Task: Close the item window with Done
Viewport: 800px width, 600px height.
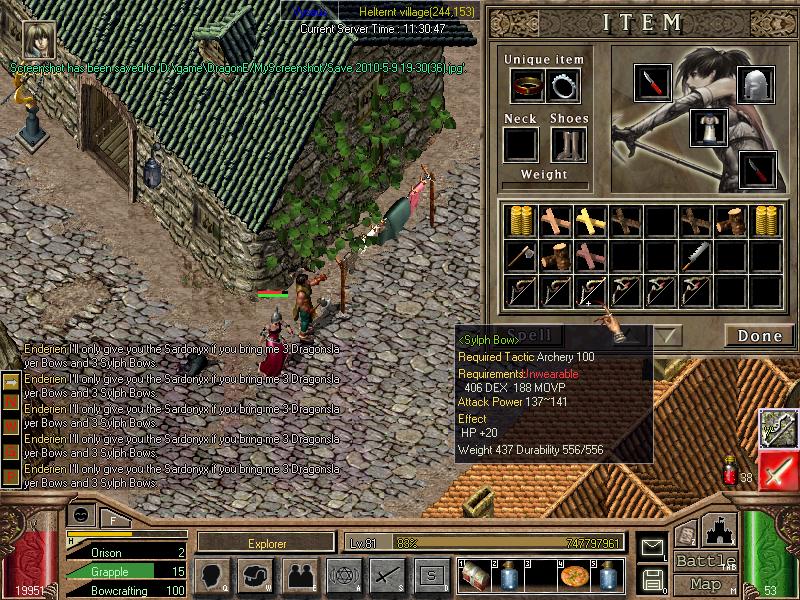Action: coord(759,336)
